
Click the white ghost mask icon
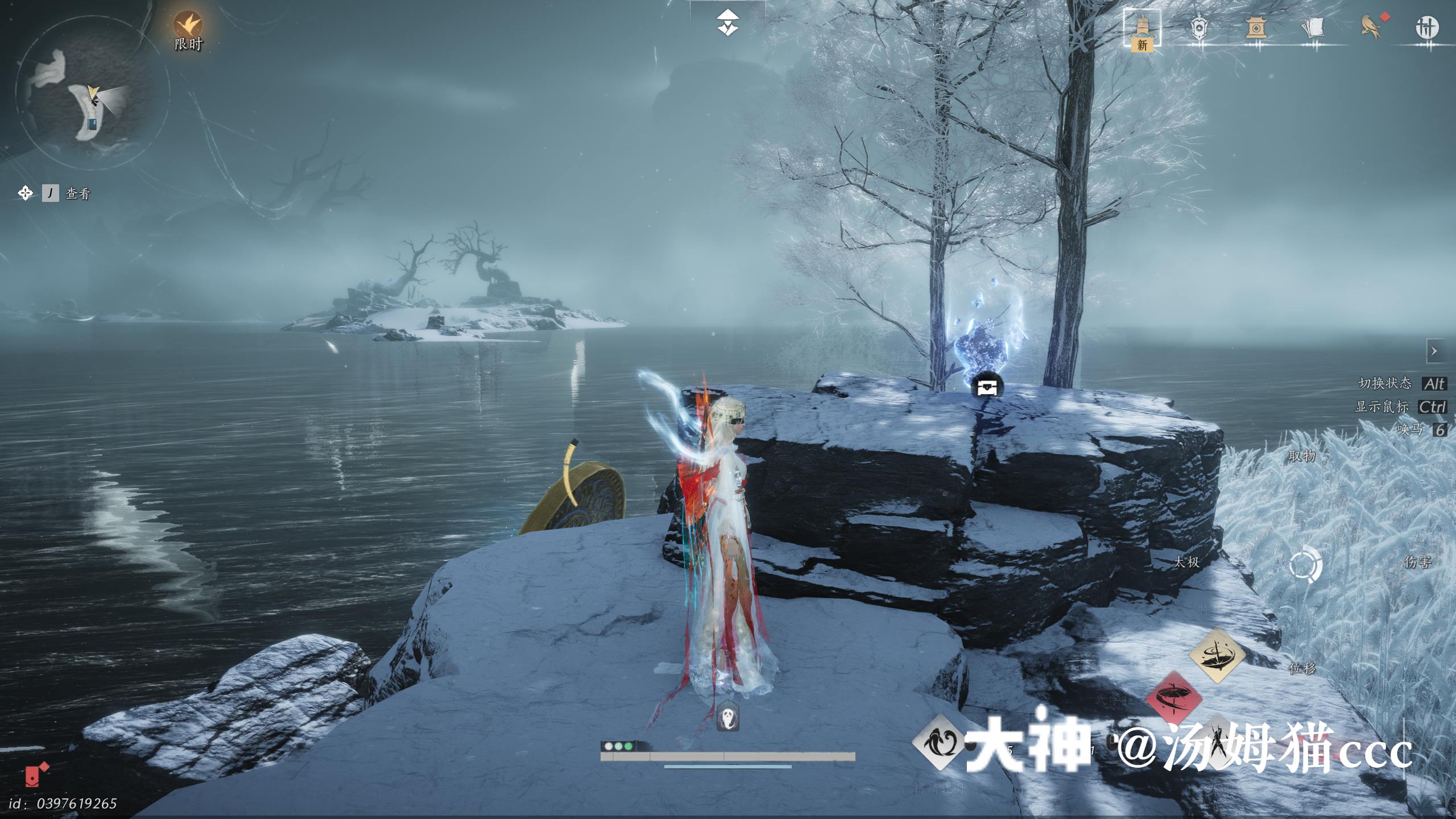728,716
